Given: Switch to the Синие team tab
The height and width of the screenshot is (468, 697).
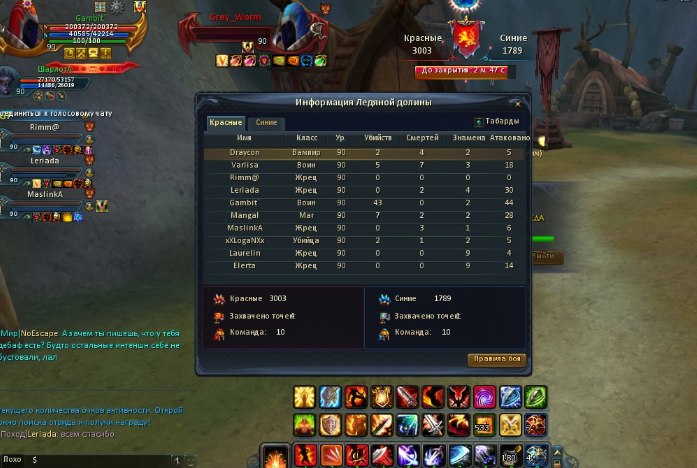Looking at the screenshot, I should pyautogui.click(x=266, y=122).
